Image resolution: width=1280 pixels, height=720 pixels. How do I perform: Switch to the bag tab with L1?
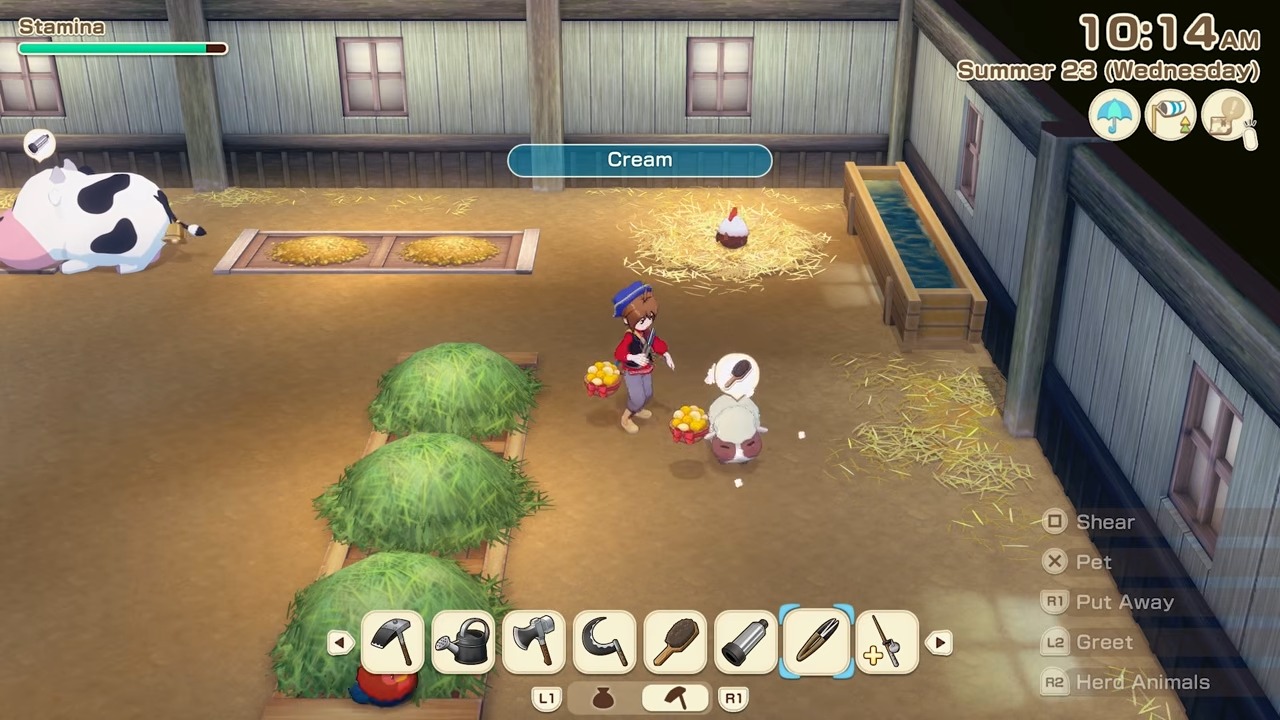546,698
